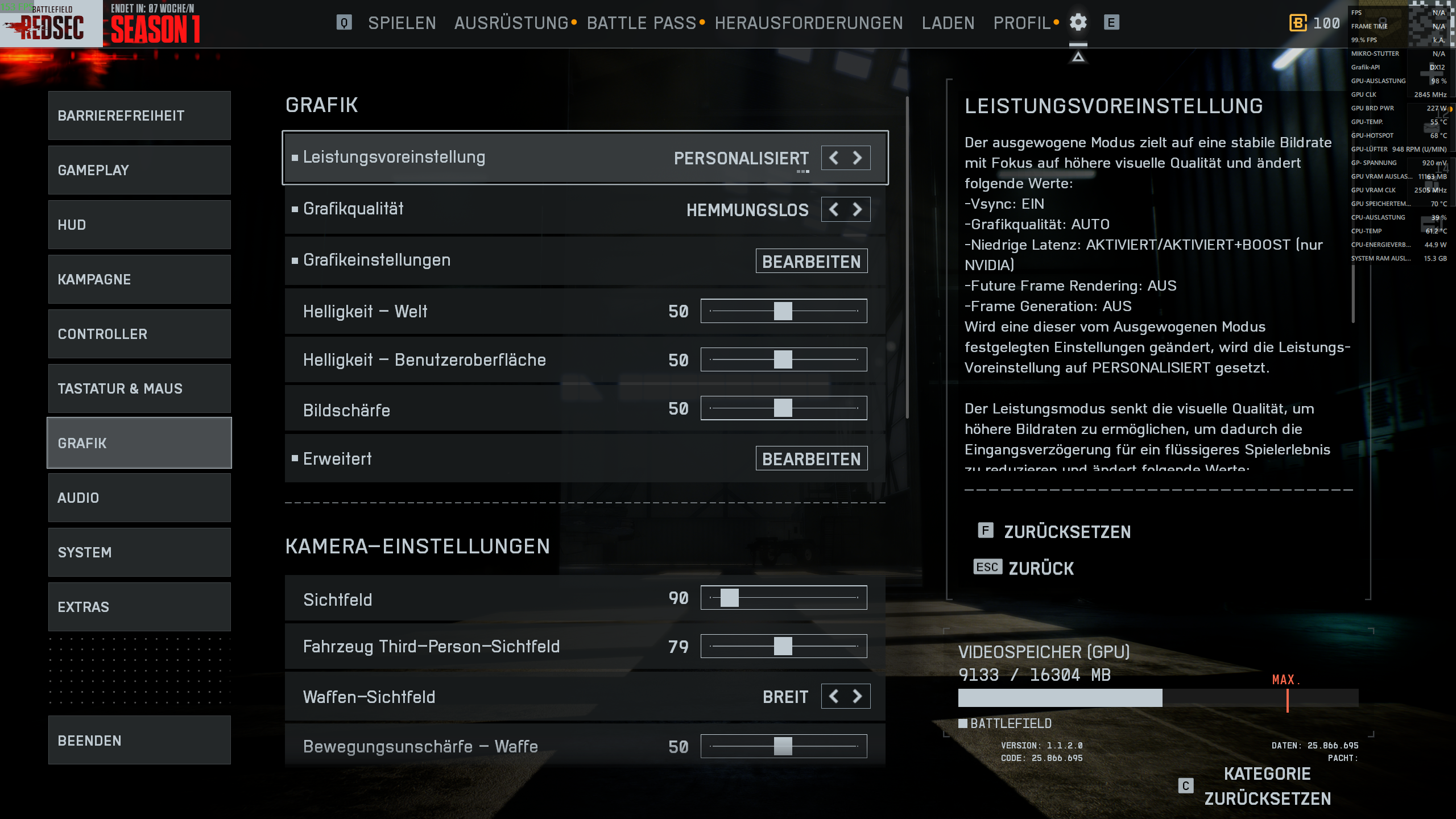Screen dimensions: 1456x819
Task: Click the E shortcut icon in top navigation
Action: (x=1110, y=23)
